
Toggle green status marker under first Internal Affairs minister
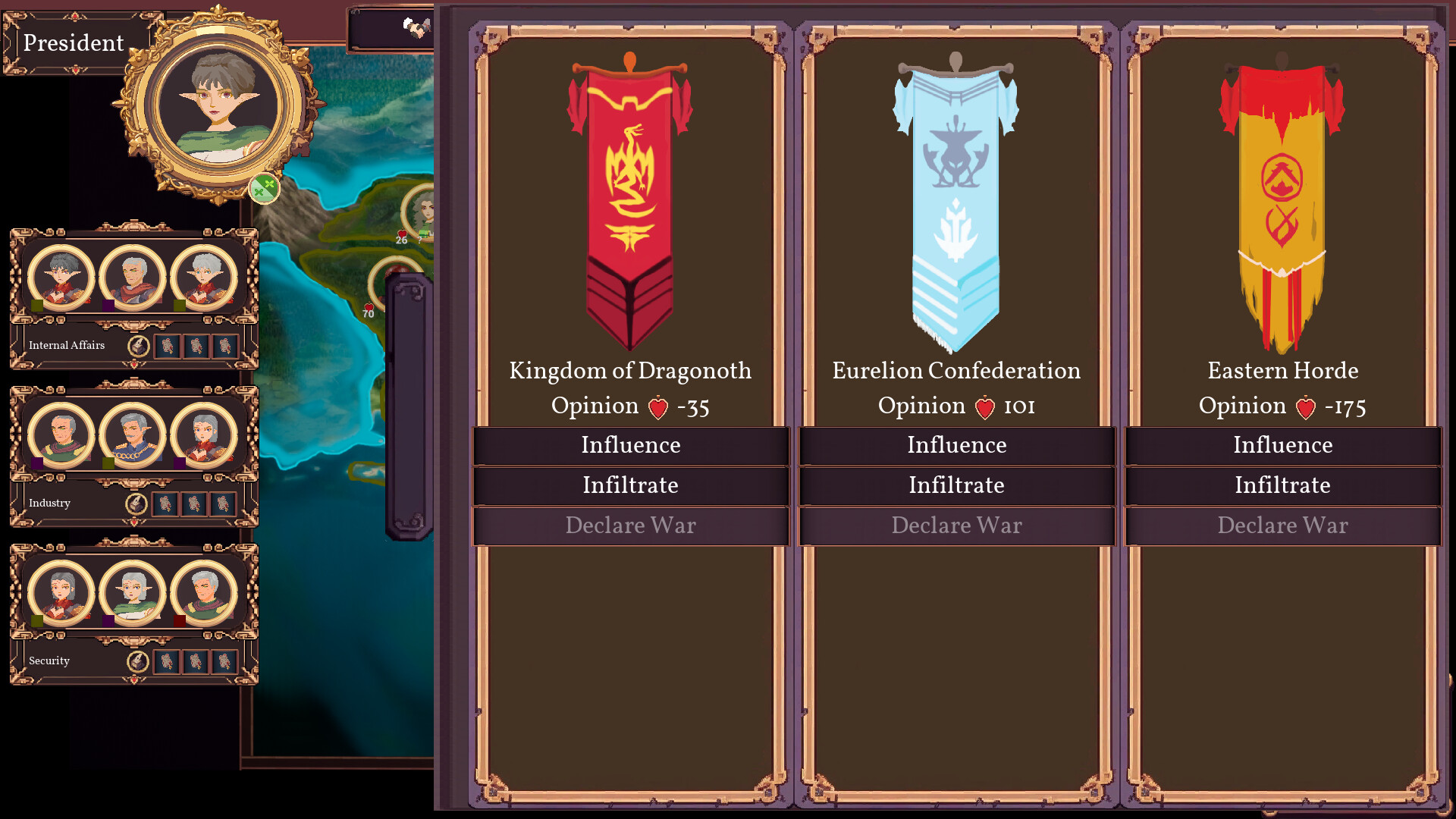point(37,306)
